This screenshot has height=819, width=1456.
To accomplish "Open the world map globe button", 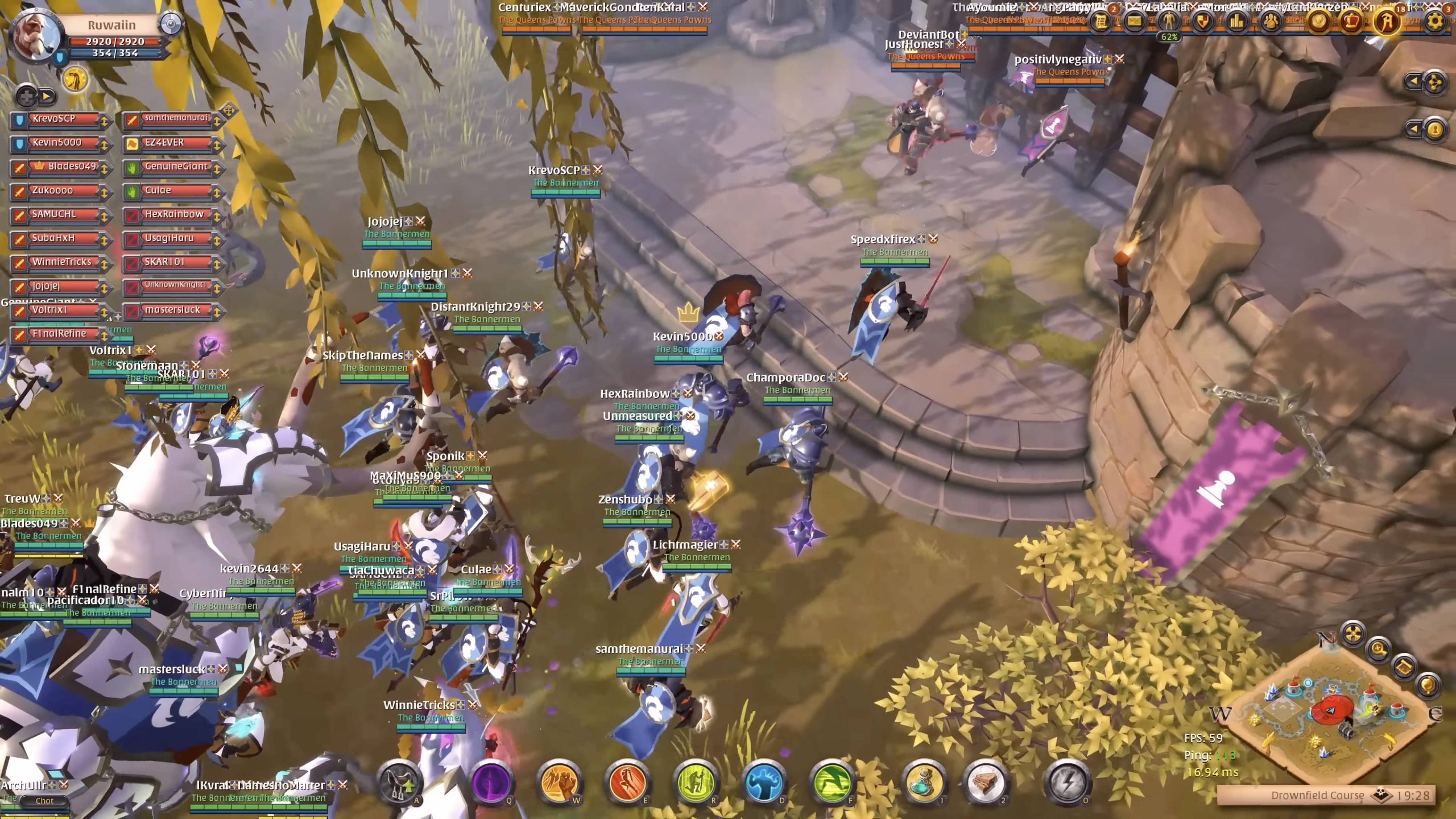I will (1428, 684).
